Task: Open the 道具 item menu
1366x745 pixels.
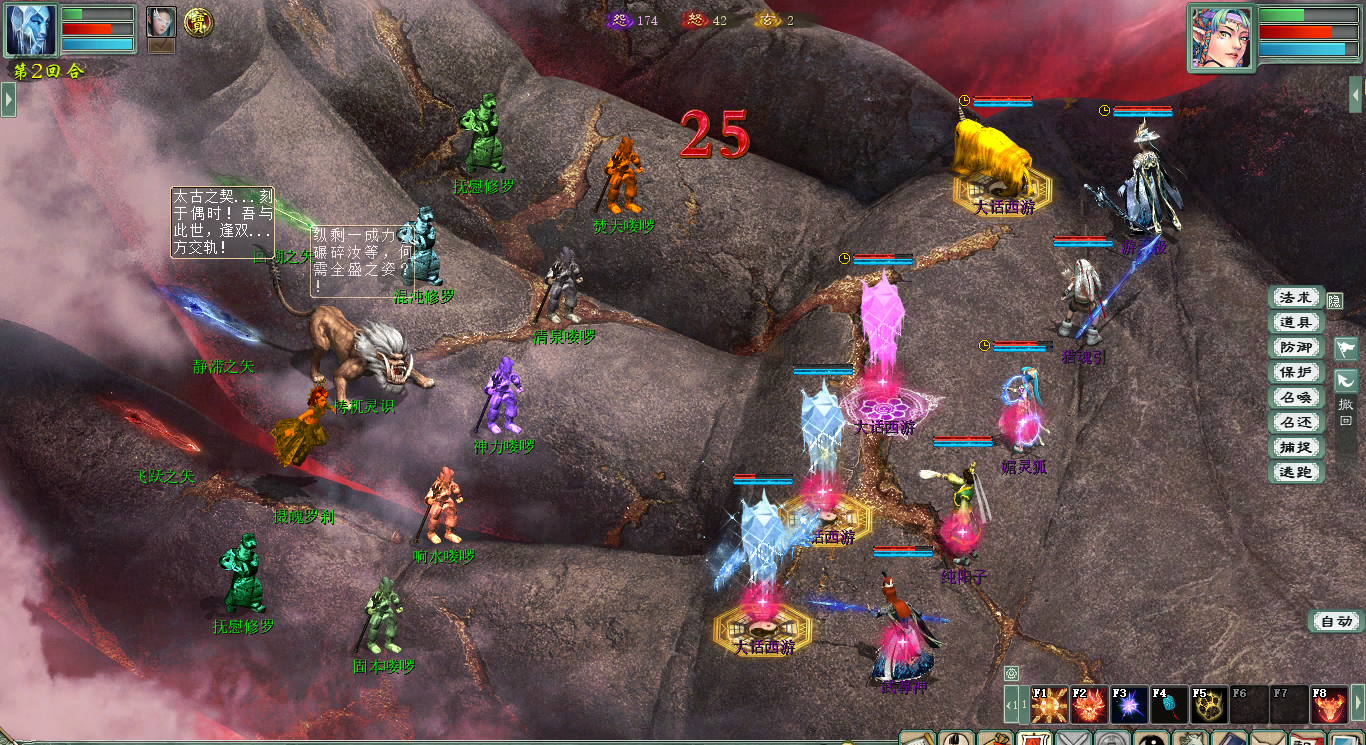Action: point(1296,323)
